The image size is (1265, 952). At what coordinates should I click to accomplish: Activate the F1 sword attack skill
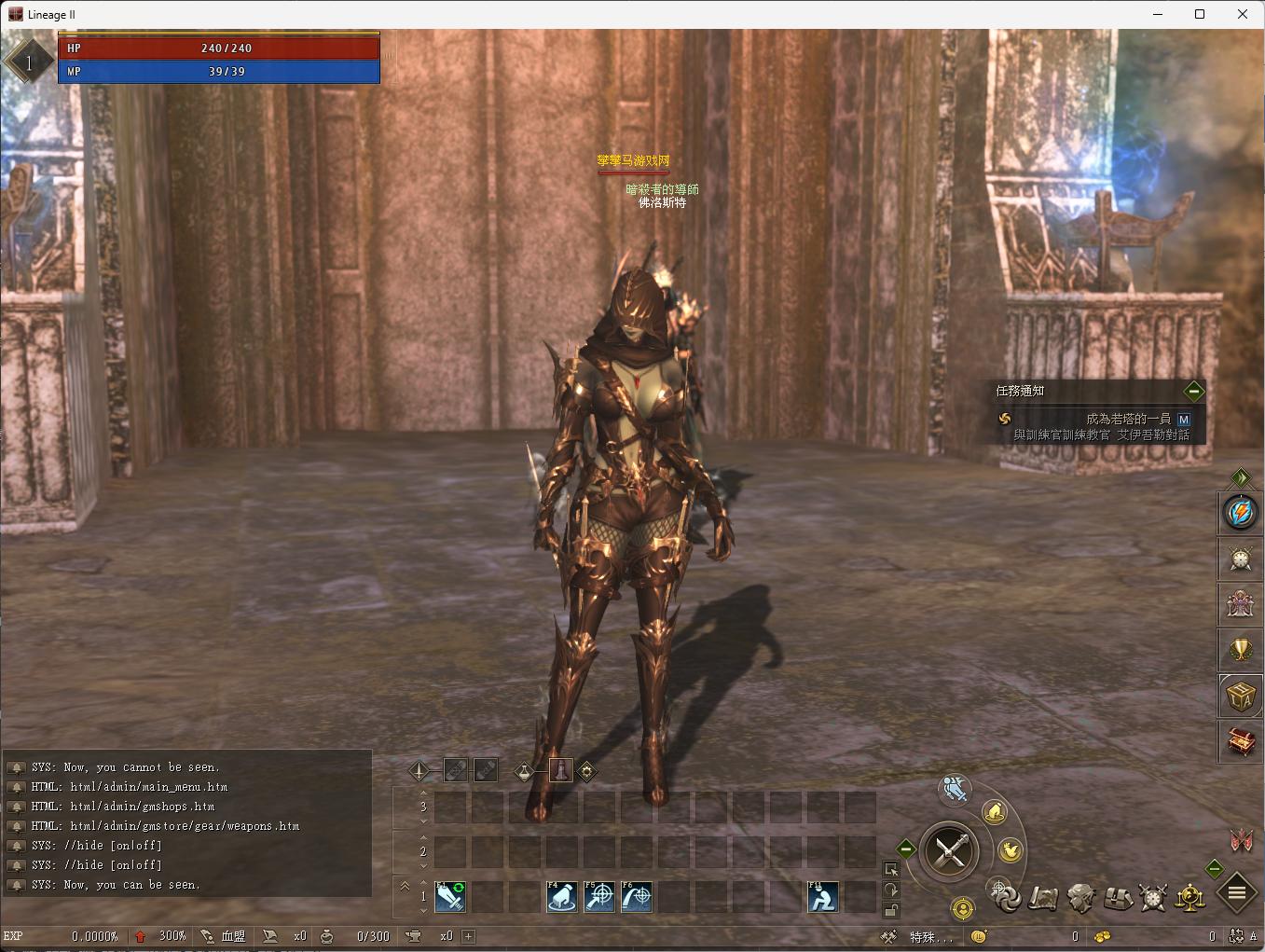coord(450,897)
